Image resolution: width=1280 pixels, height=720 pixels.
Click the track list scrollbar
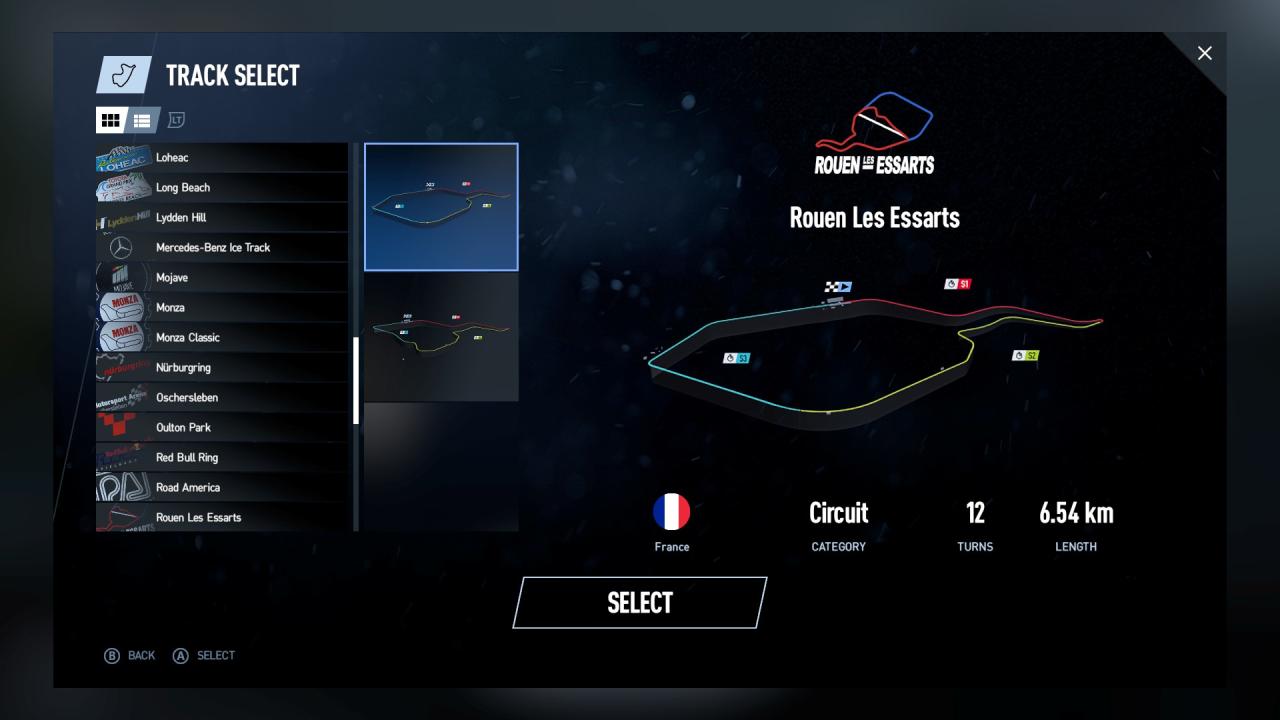[356, 380]
